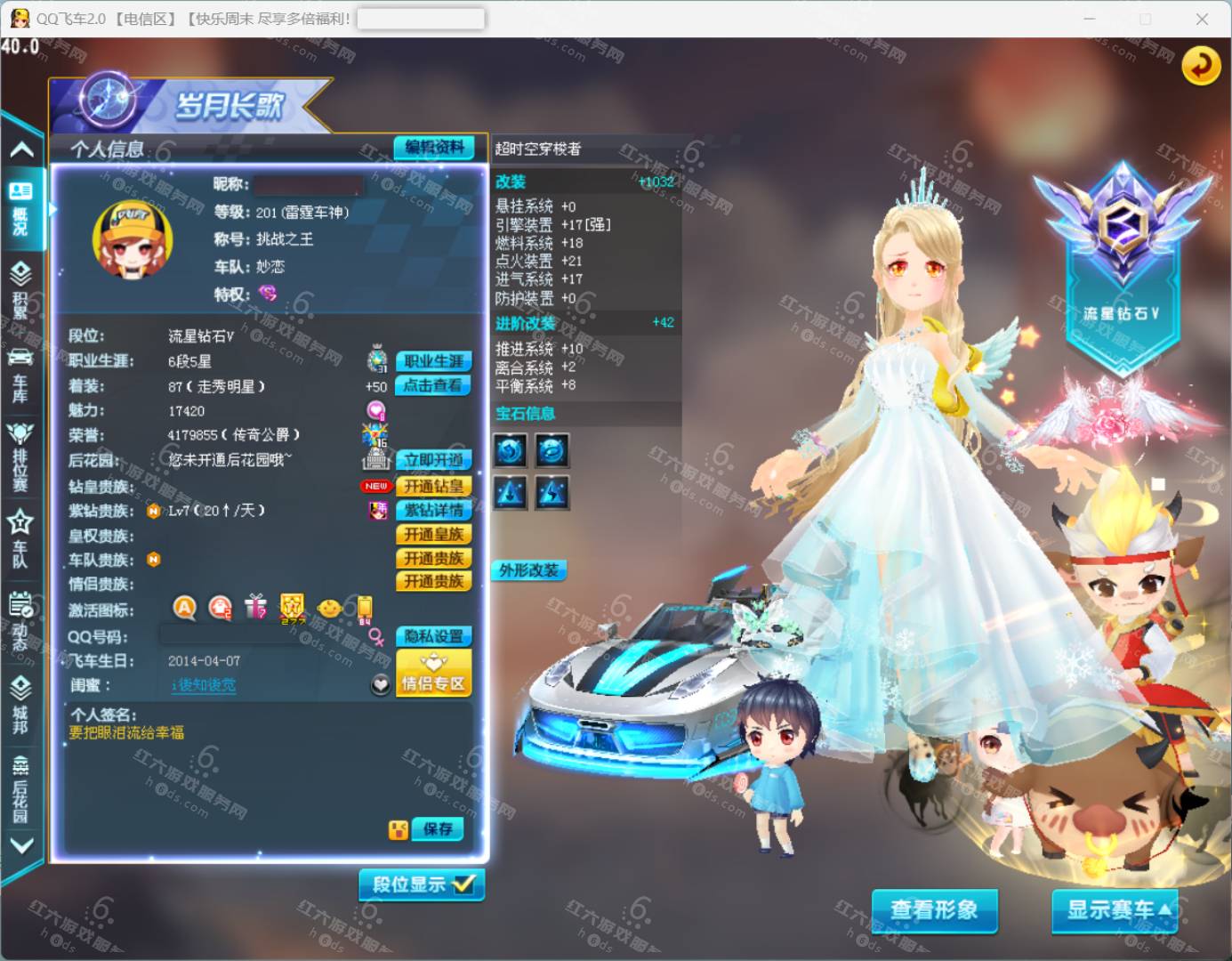Open the 开通钻皇 subscription button
Image resolution: width=1232 pixels, height=961 pixels.
point(433,486)
